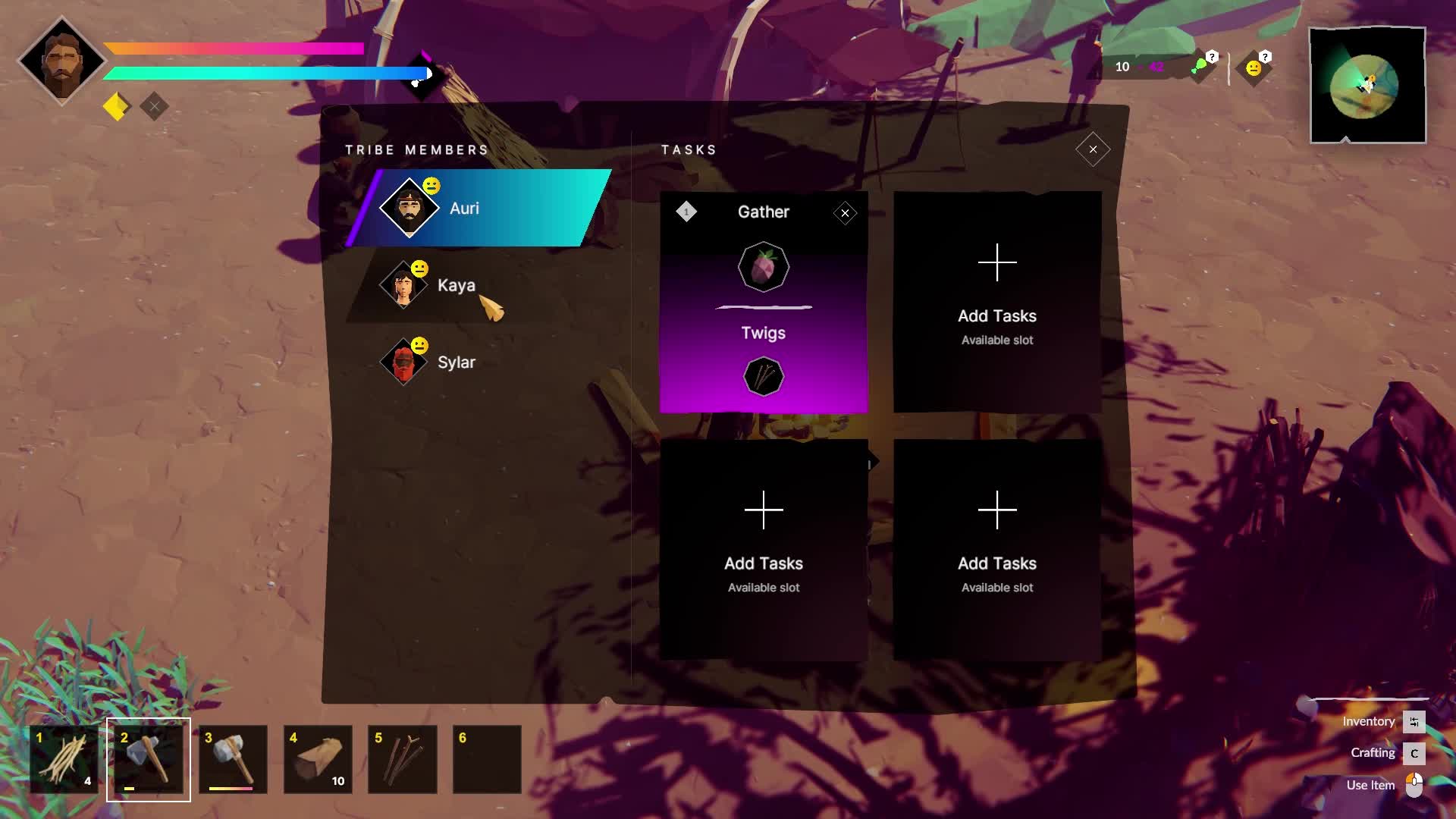Select the hammer in hotbar slot 3

(233, 759)
